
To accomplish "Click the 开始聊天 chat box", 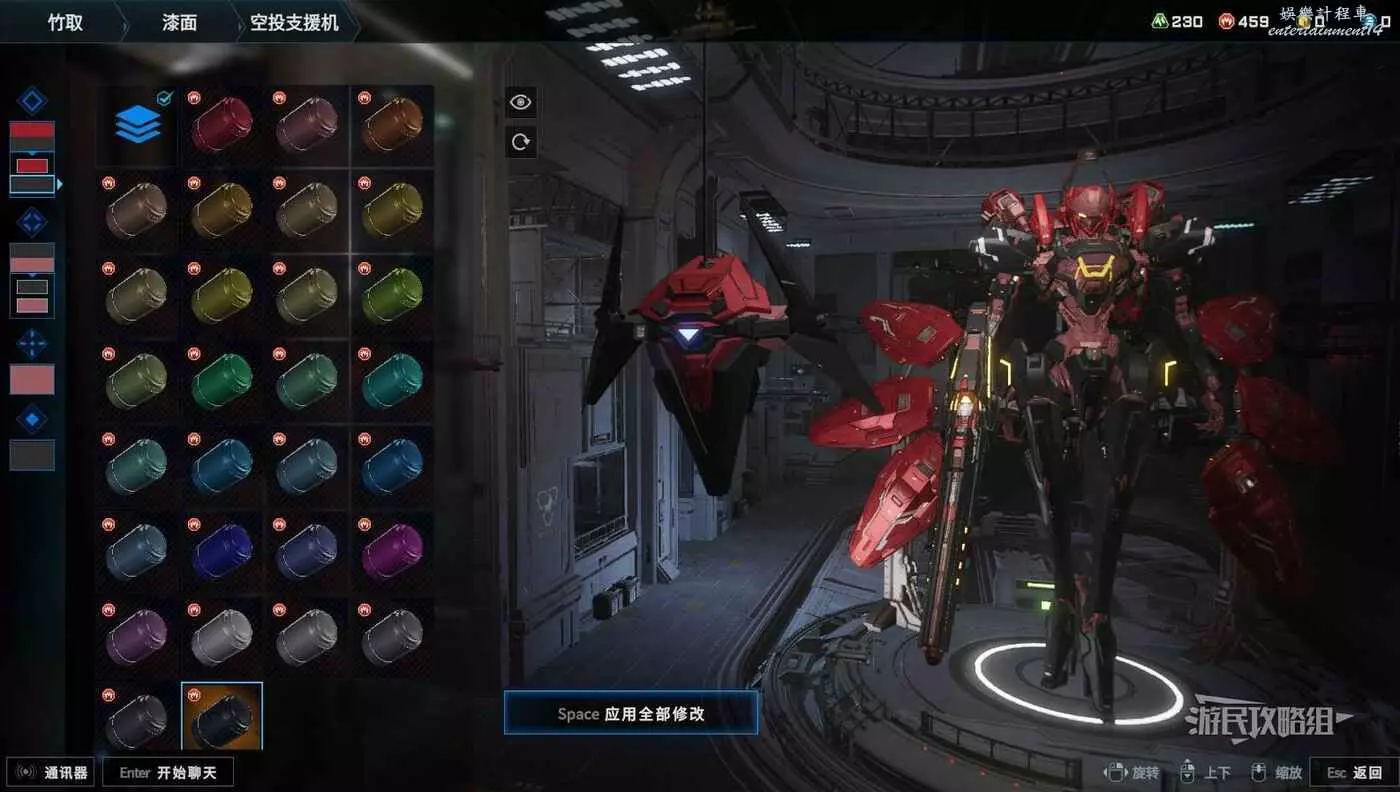I will (x=169, y=772).
